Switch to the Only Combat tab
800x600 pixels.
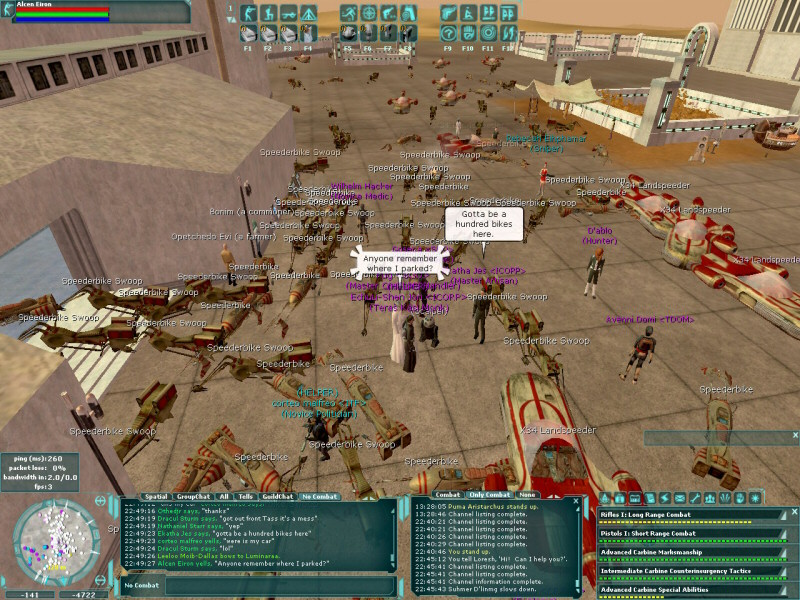490,495
